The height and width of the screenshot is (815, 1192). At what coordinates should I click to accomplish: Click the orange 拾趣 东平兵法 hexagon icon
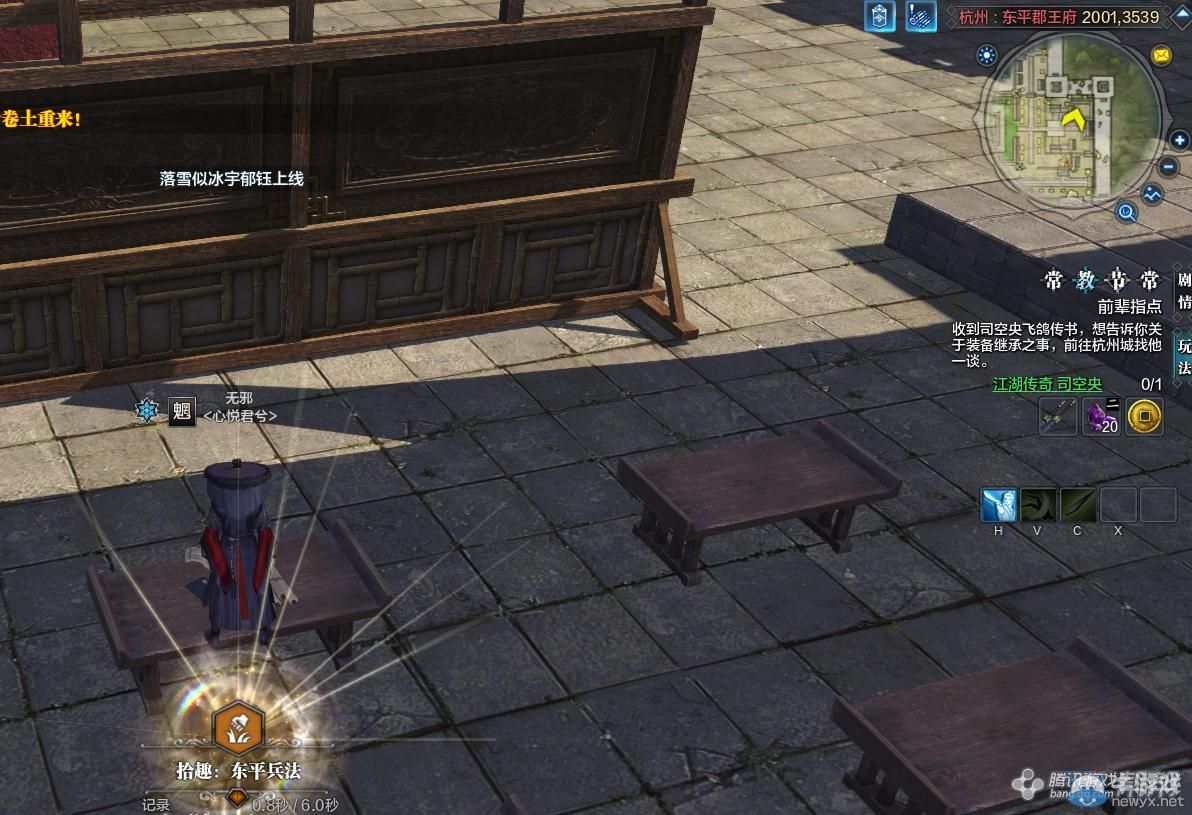tap(238, 728)
